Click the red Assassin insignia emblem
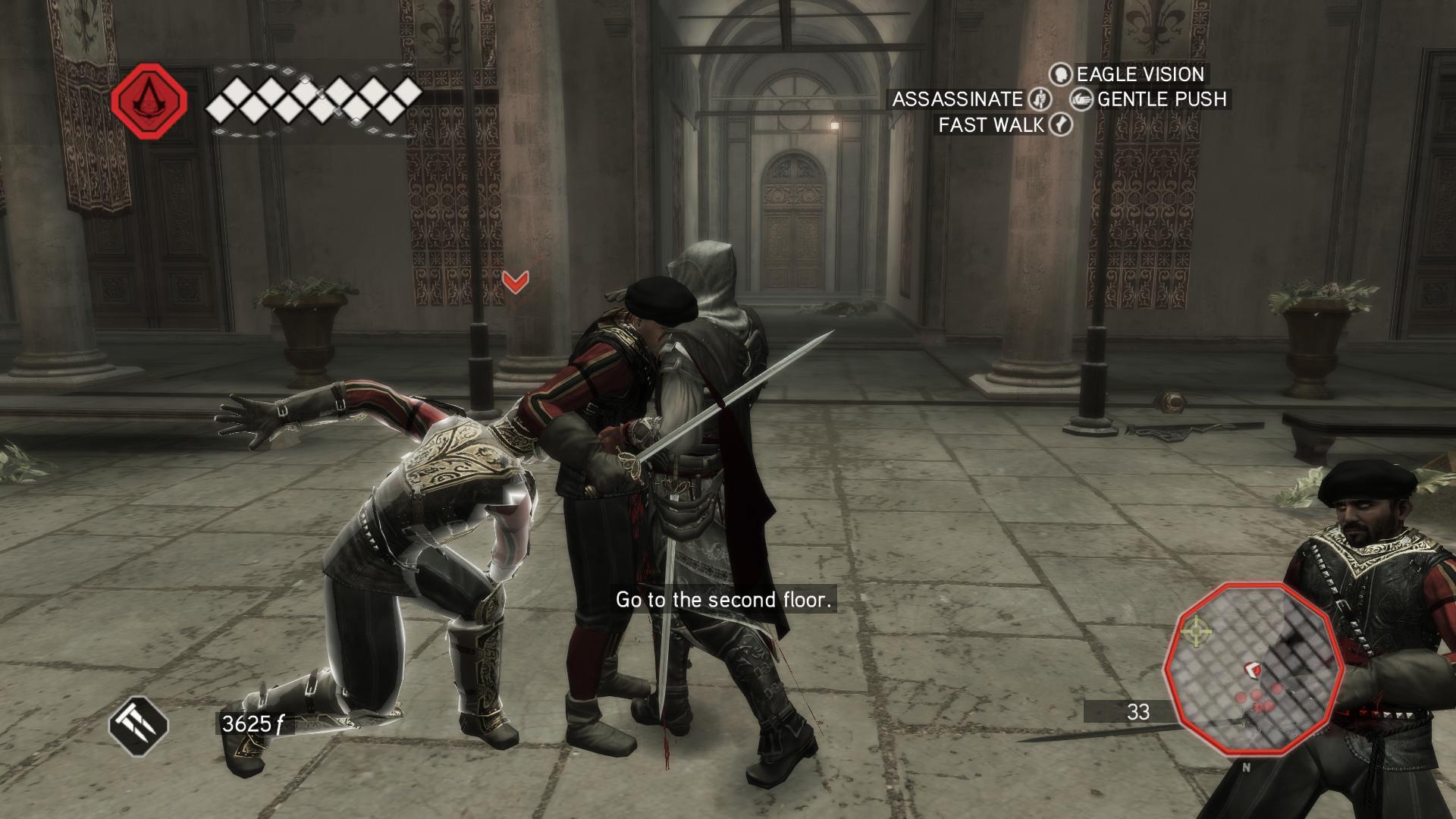The height and width of the screenshot is (819, 1456). (149, 102)
